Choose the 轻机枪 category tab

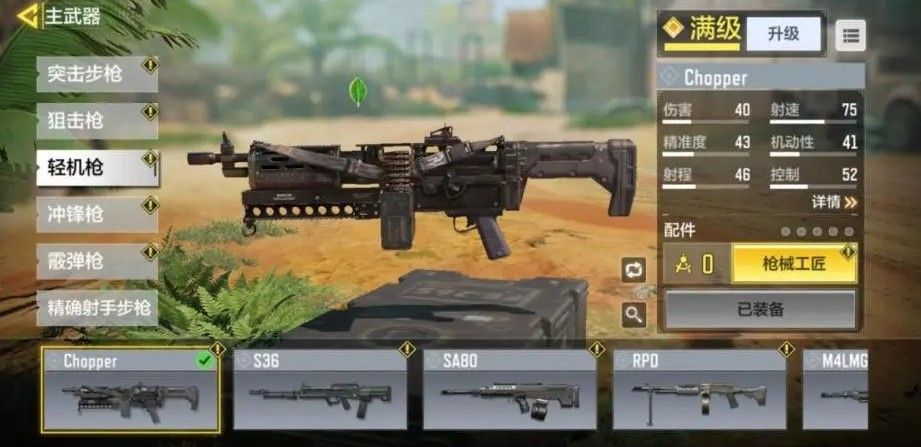tap(96, 167)
